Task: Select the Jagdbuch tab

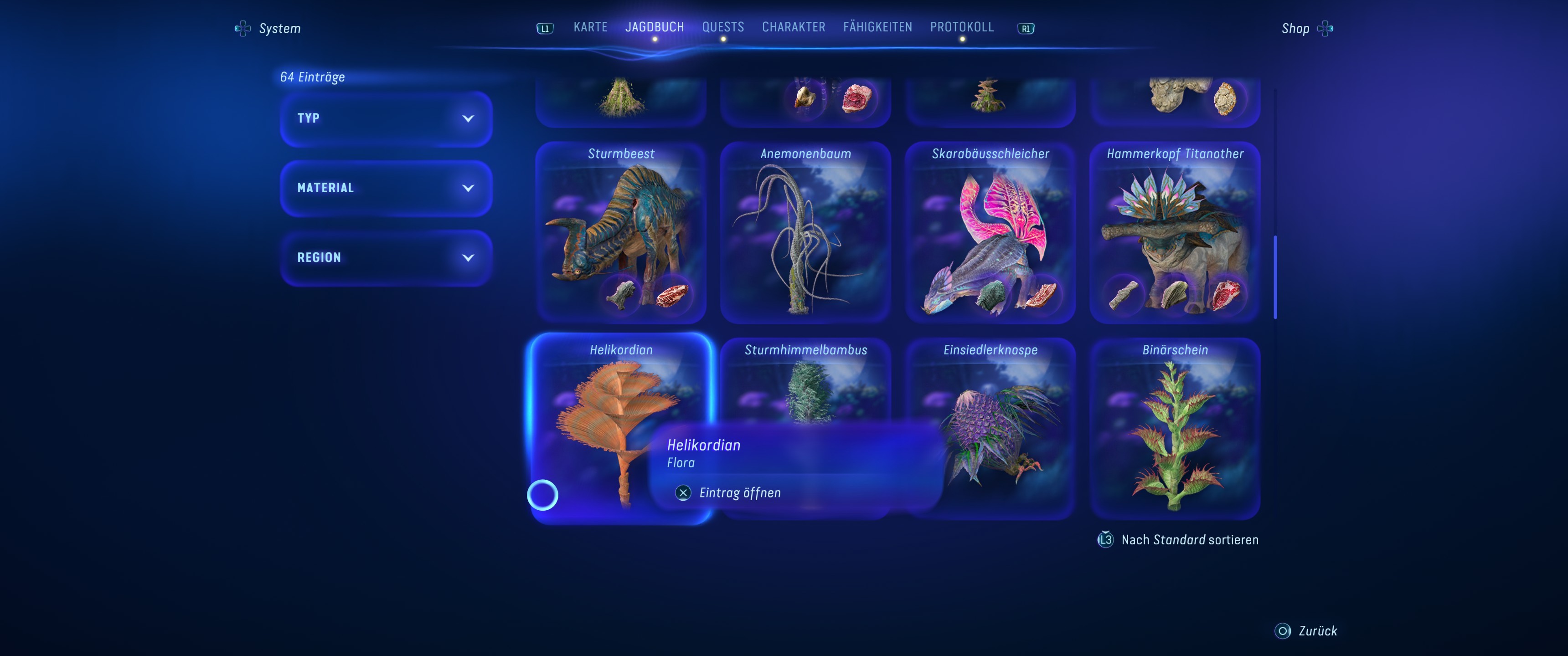Action: tap(655, 27)
